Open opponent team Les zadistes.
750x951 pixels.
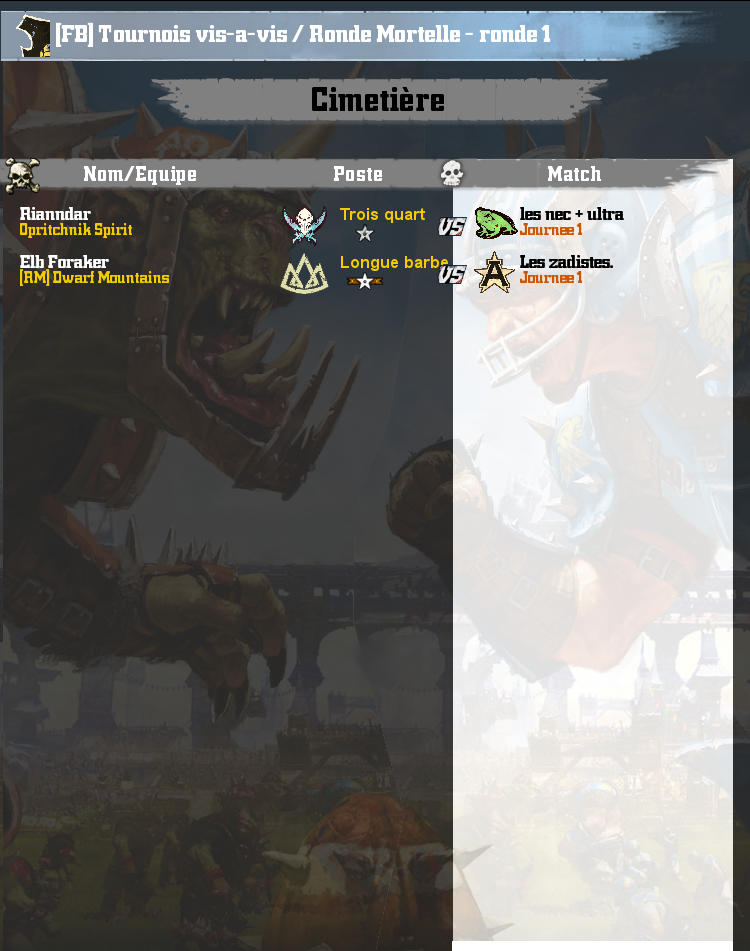[566, 262]
